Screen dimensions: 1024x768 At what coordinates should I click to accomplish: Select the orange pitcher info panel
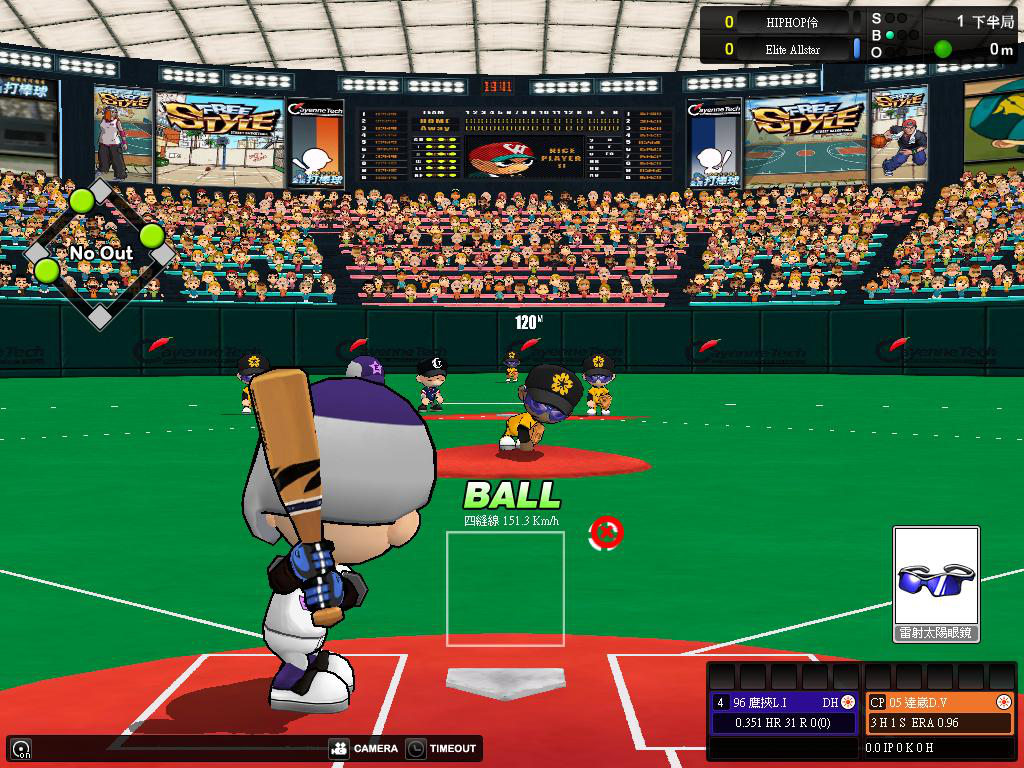click(939, 712)
